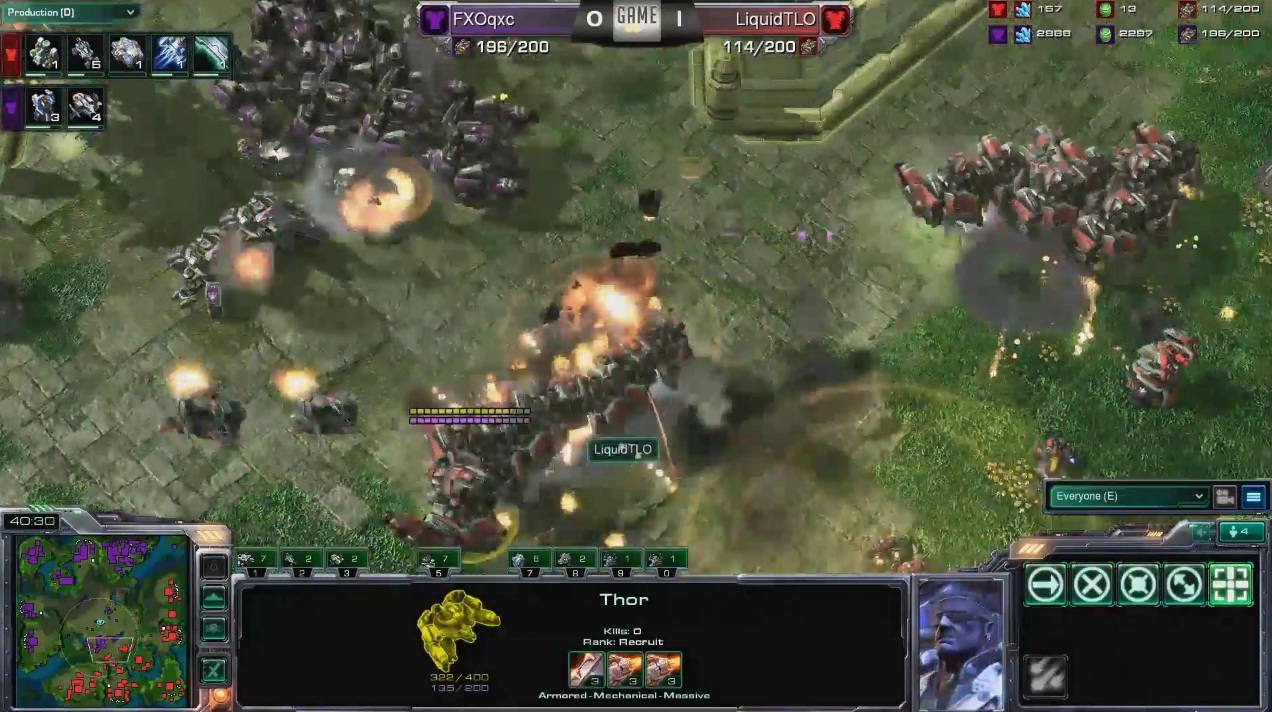1272x712 pixels.
Task: Click the FXOqxc player name banner
Action: pyautogui.click(x=500, y=19)
